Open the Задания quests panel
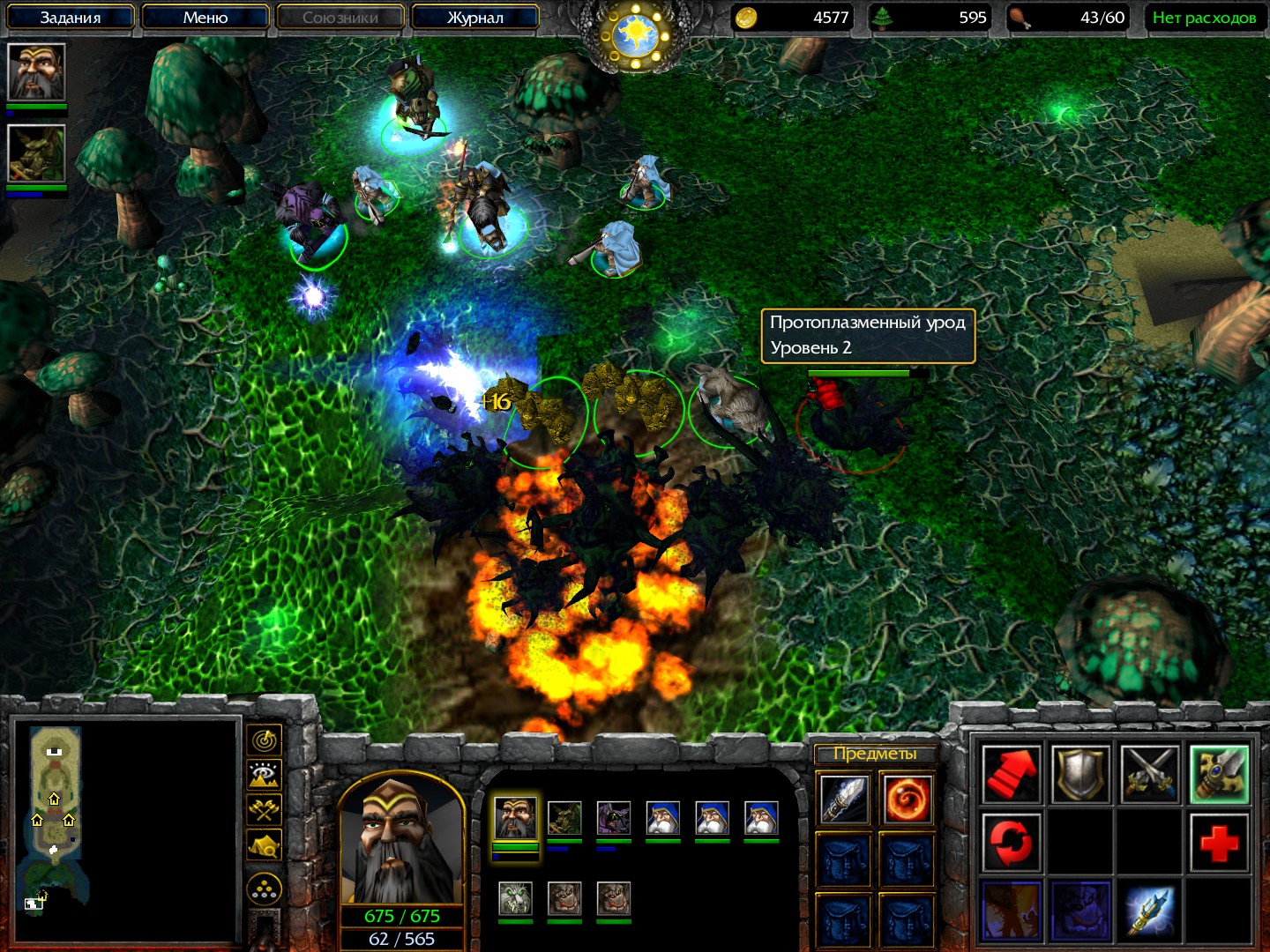1270x952 pixels. (x=71, y=18)
